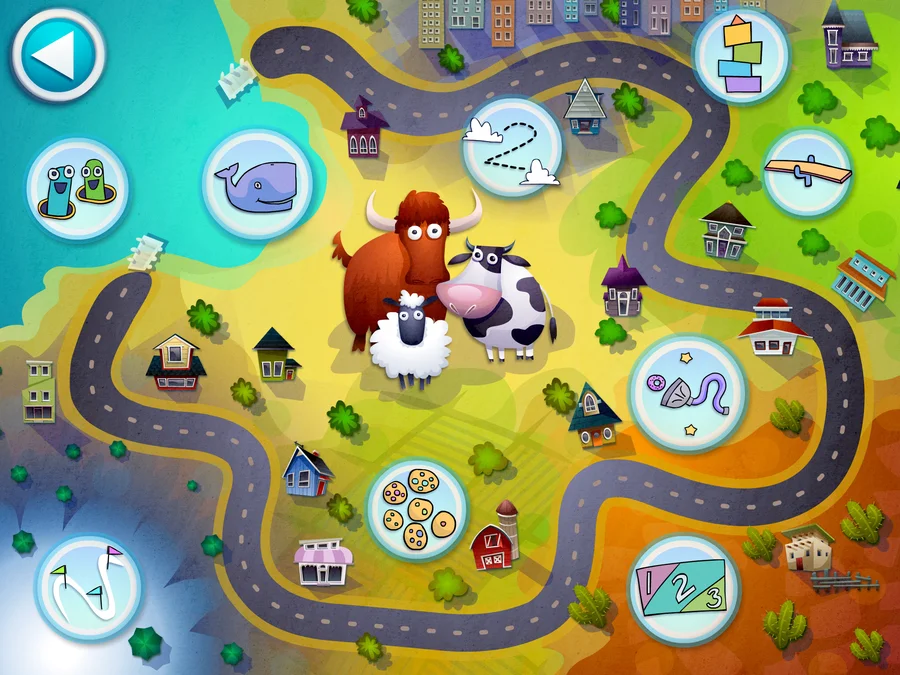Open the wooden seesaw balance activity
Image resolution: width=900 pixels, height=675 pixels.
point(806,172)
